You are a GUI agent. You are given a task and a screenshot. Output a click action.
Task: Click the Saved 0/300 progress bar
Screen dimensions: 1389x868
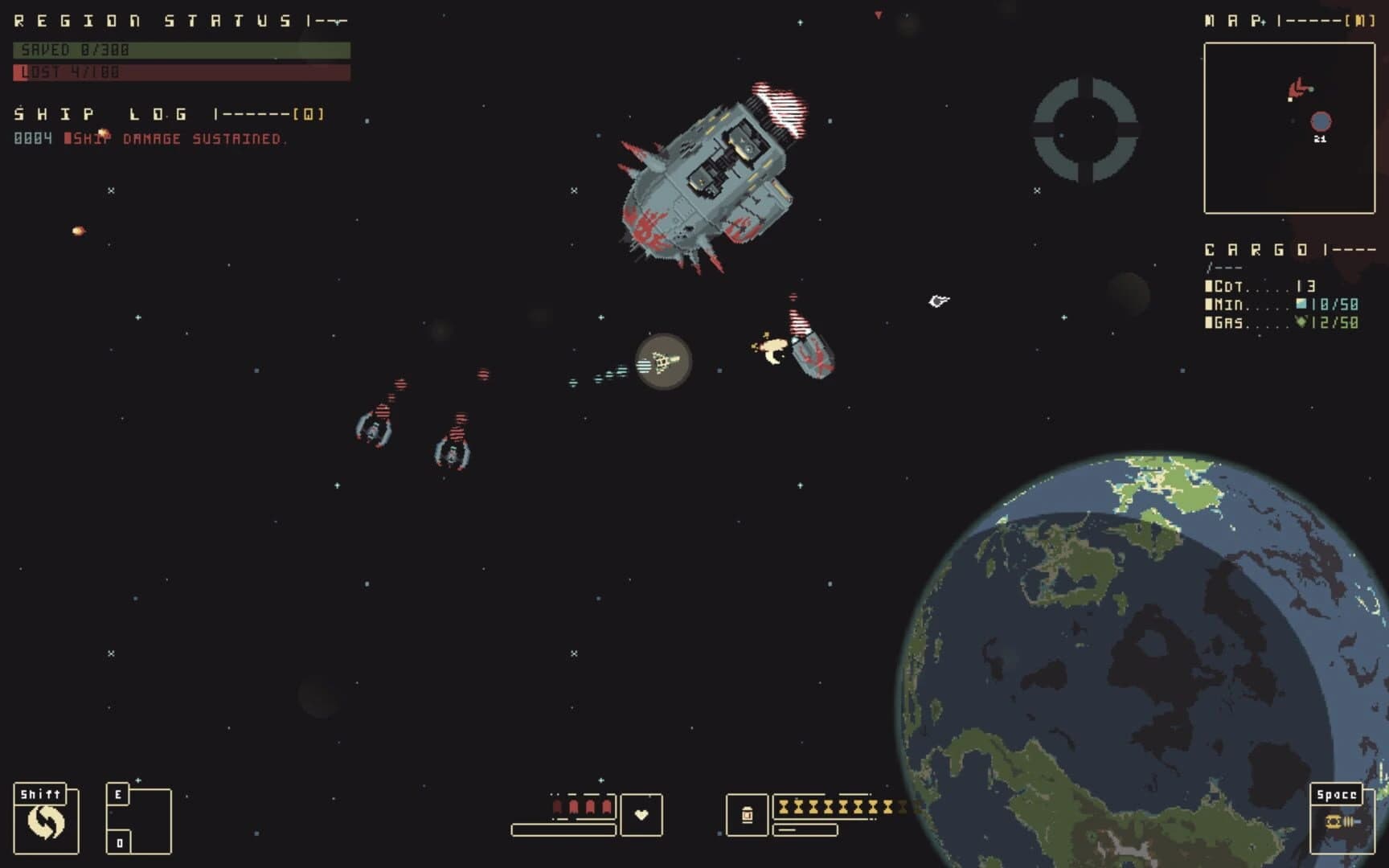click(x=181, y=51)
